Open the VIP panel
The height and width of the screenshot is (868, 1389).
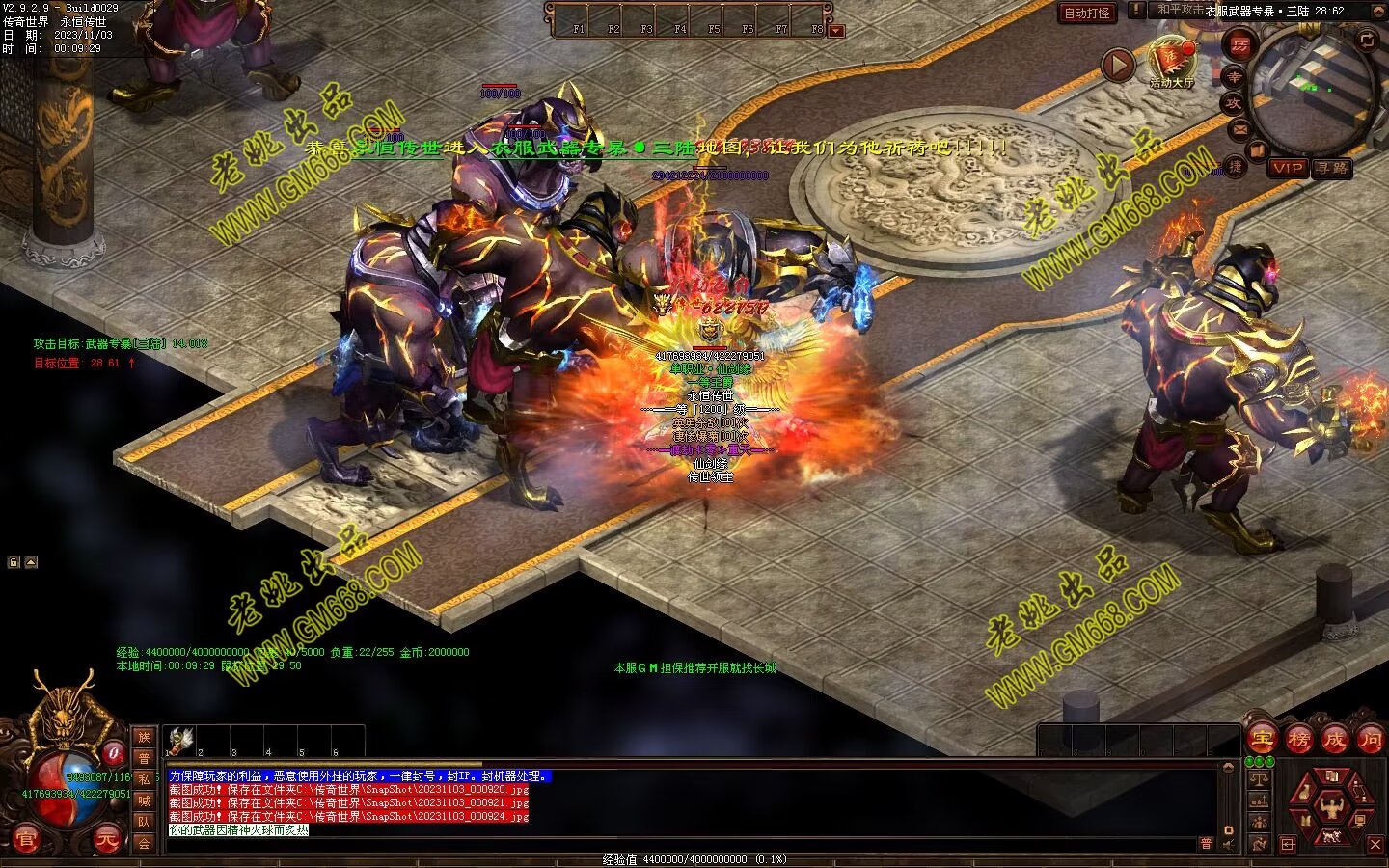(1288, 168)
